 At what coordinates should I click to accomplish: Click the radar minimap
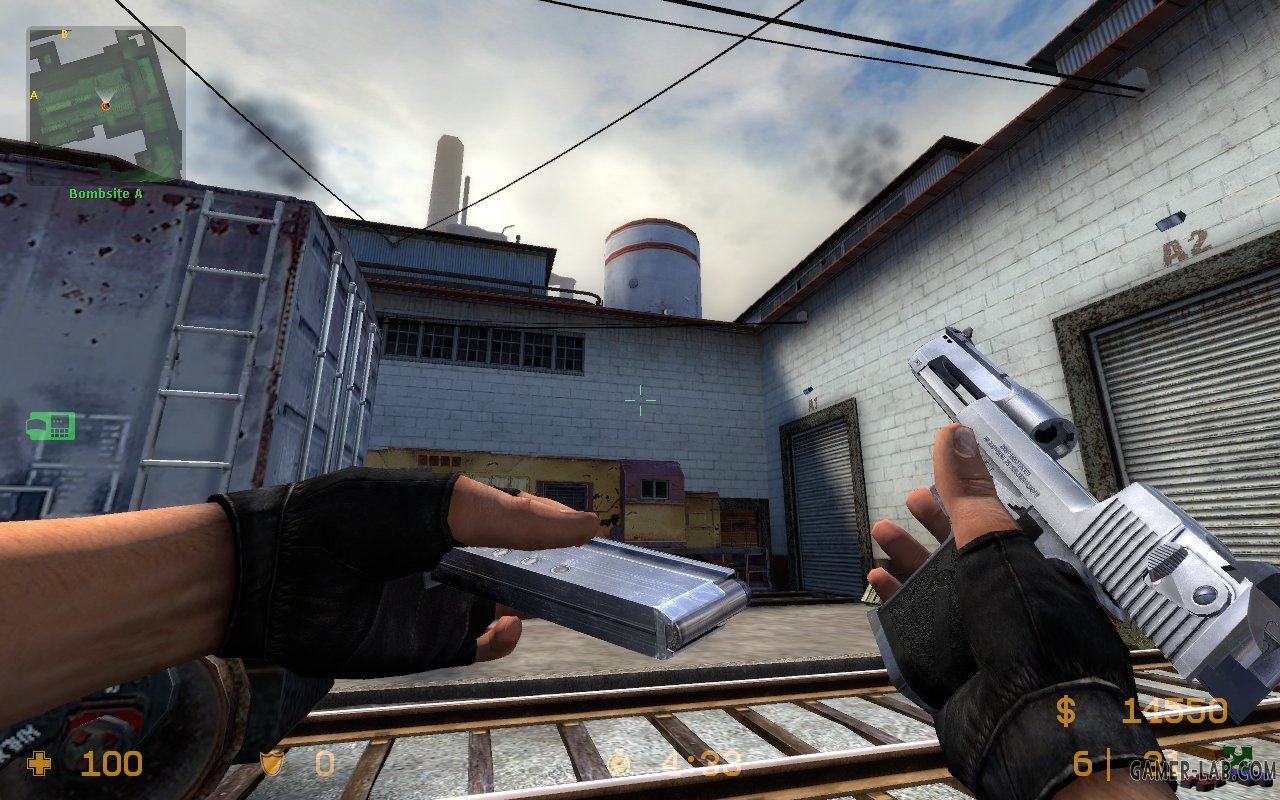point(105,104)
